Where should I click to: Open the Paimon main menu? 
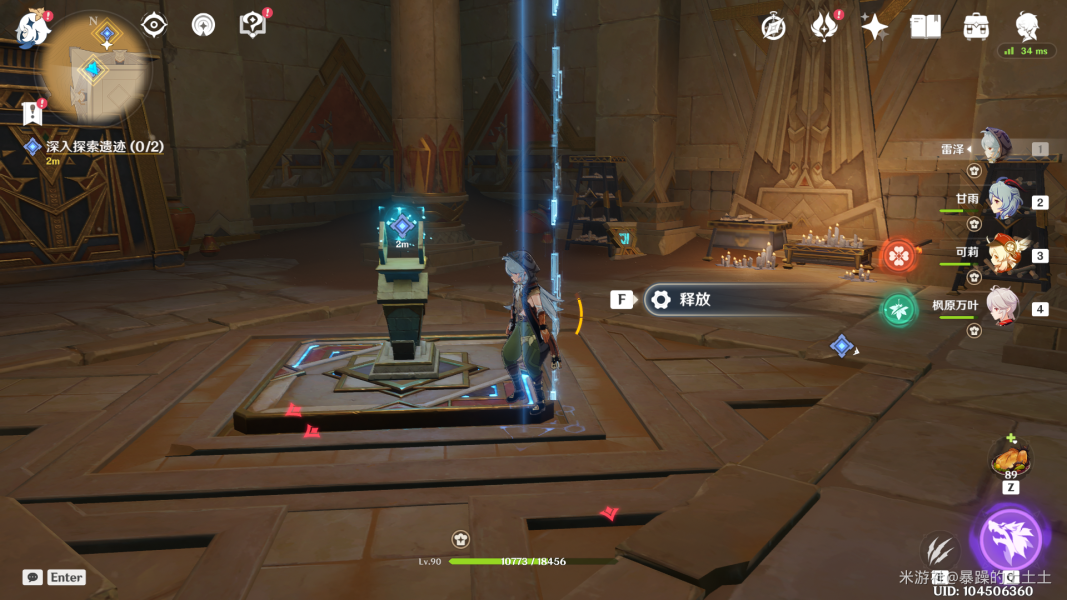click(x=33, y=28)
